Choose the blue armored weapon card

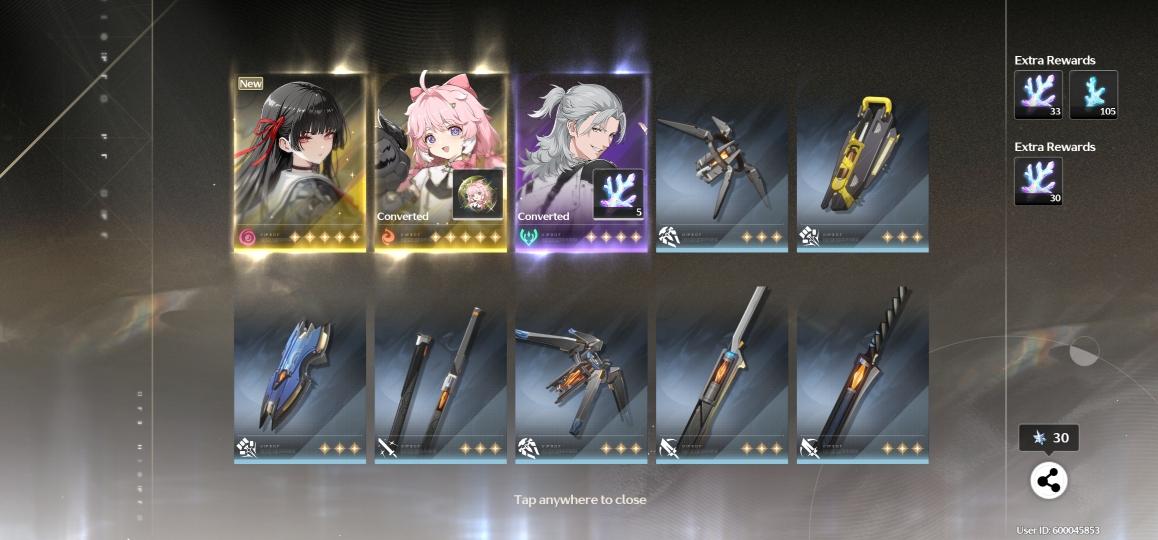pyautogui.click(x=299, y=375)
